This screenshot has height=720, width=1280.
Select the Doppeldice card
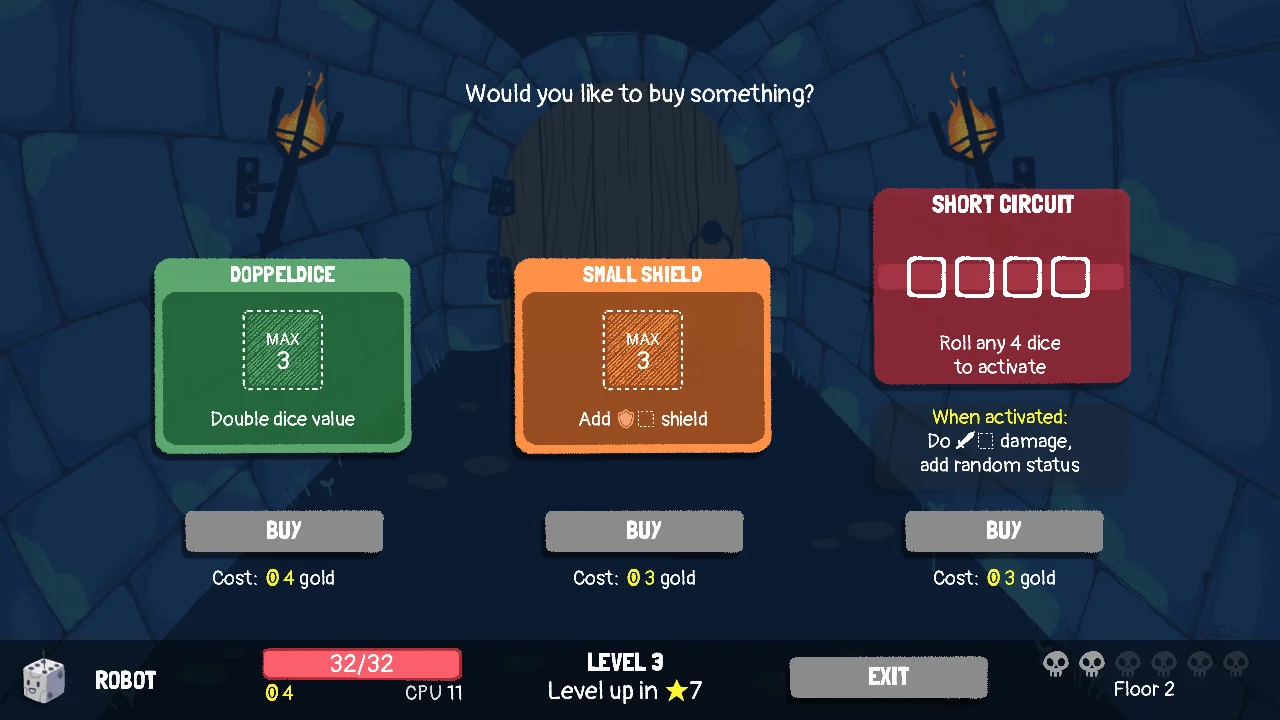(x=283, y=356)
